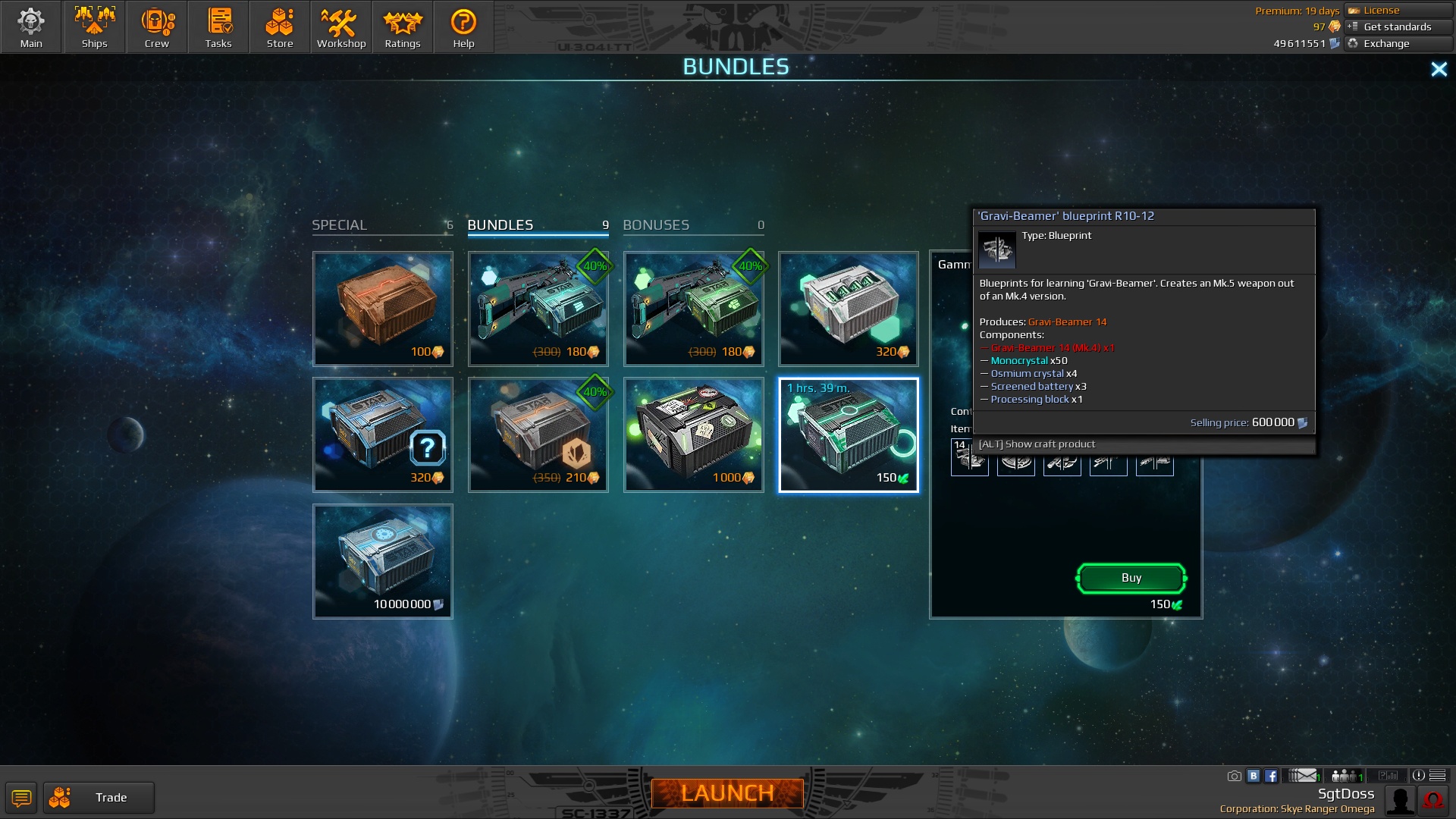Enter the Workshop

[x=341, y=27]
